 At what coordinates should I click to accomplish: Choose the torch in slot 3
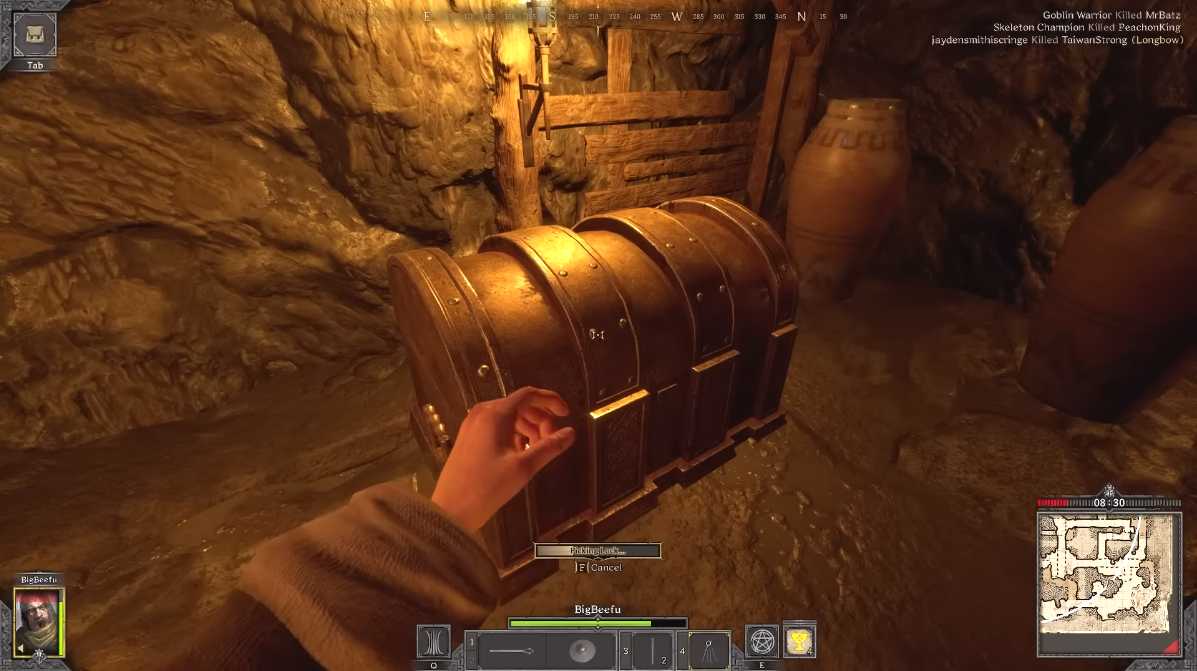[651, 651]
